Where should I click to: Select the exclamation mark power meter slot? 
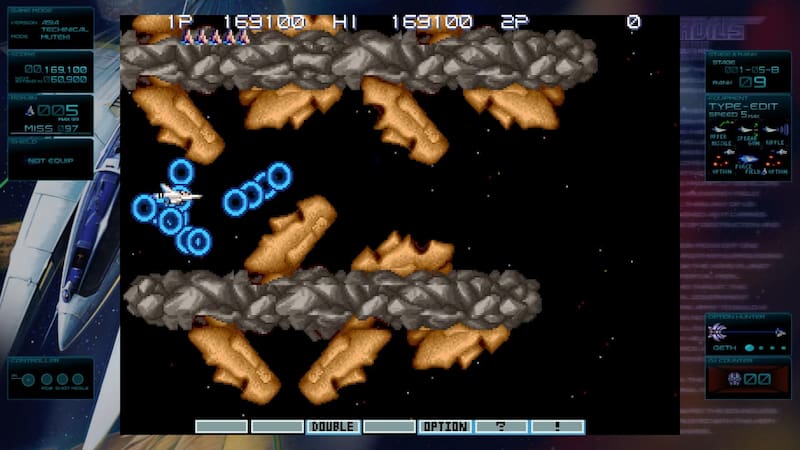557,427
